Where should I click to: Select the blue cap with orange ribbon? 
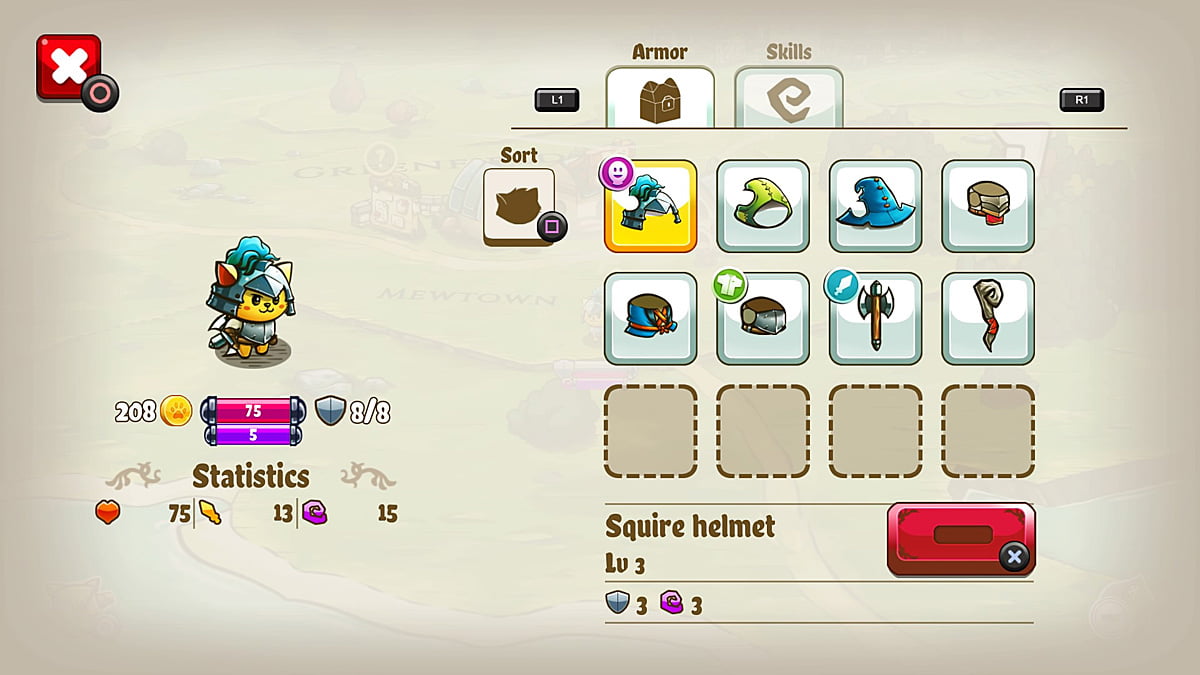tap(650, 318)
